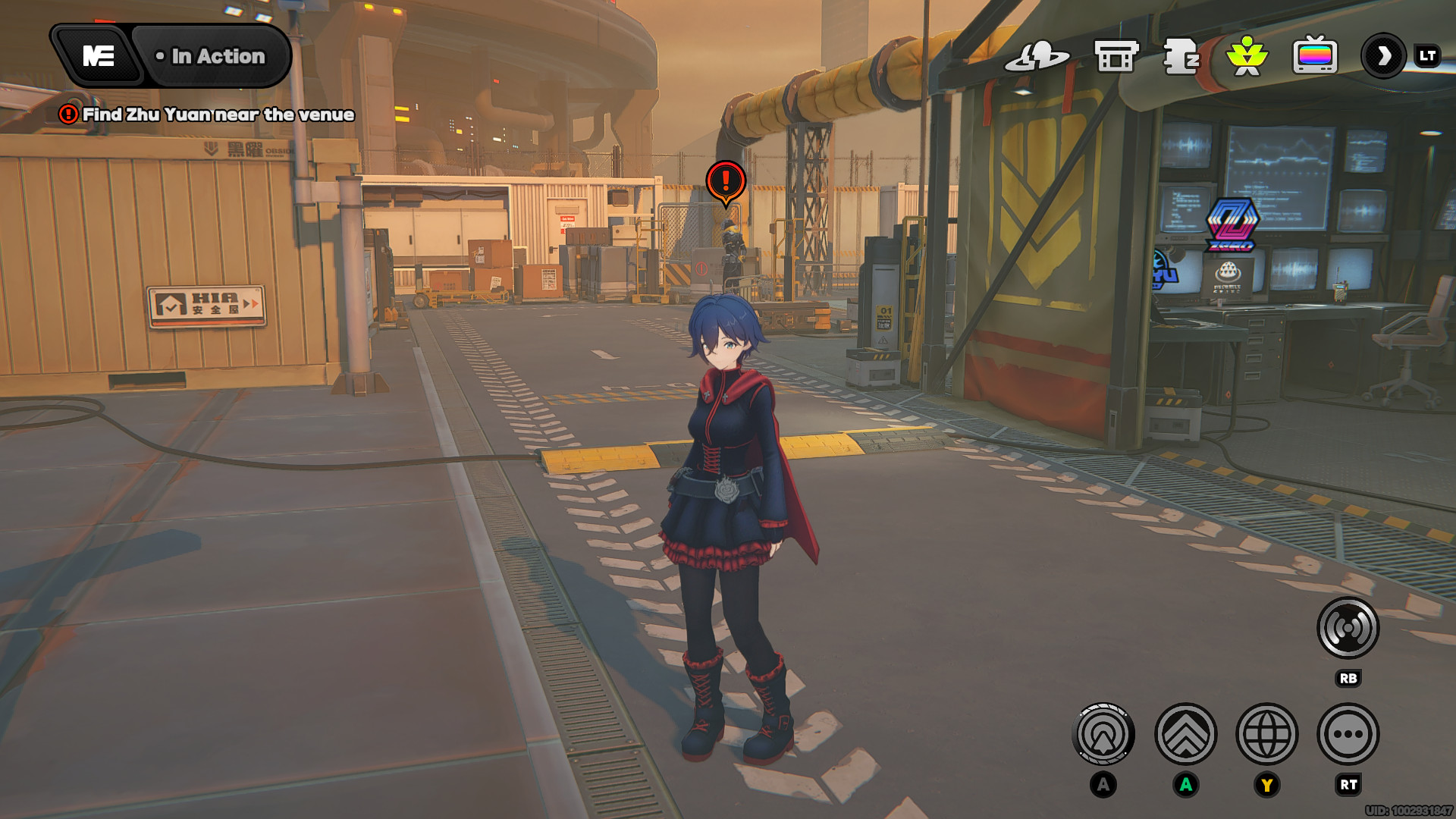
Task: Select the green mascot event icon
Action: click(x=1247, y=55)
